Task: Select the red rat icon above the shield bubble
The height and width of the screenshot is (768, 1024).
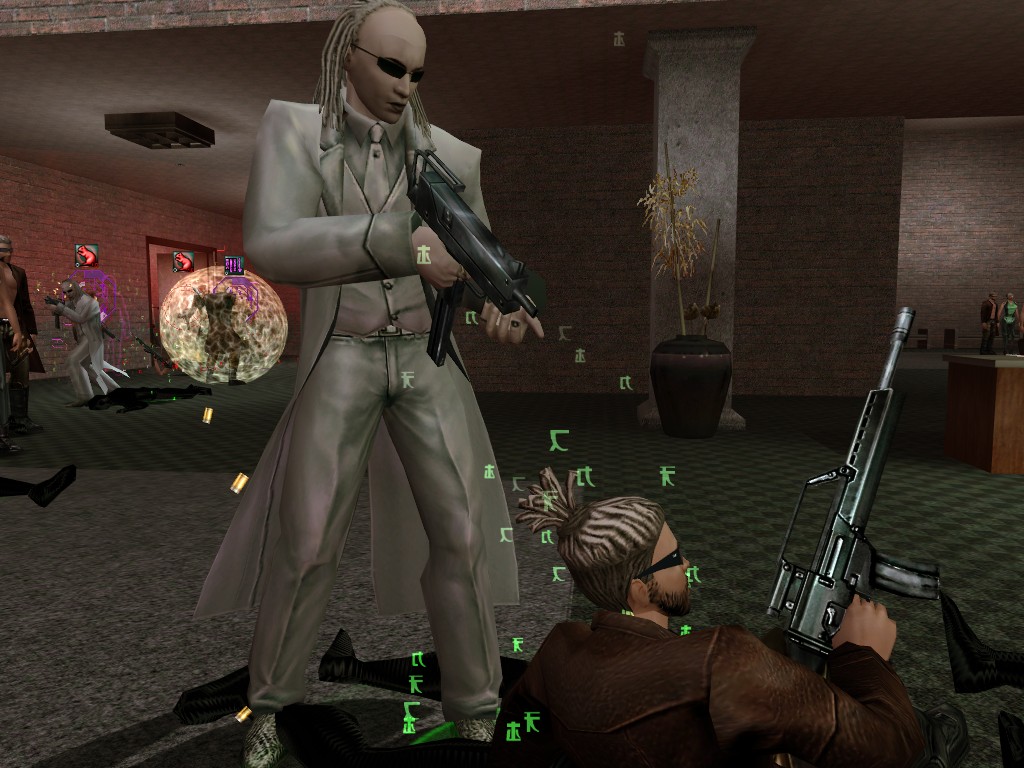Action: click(x=183, y=262)
